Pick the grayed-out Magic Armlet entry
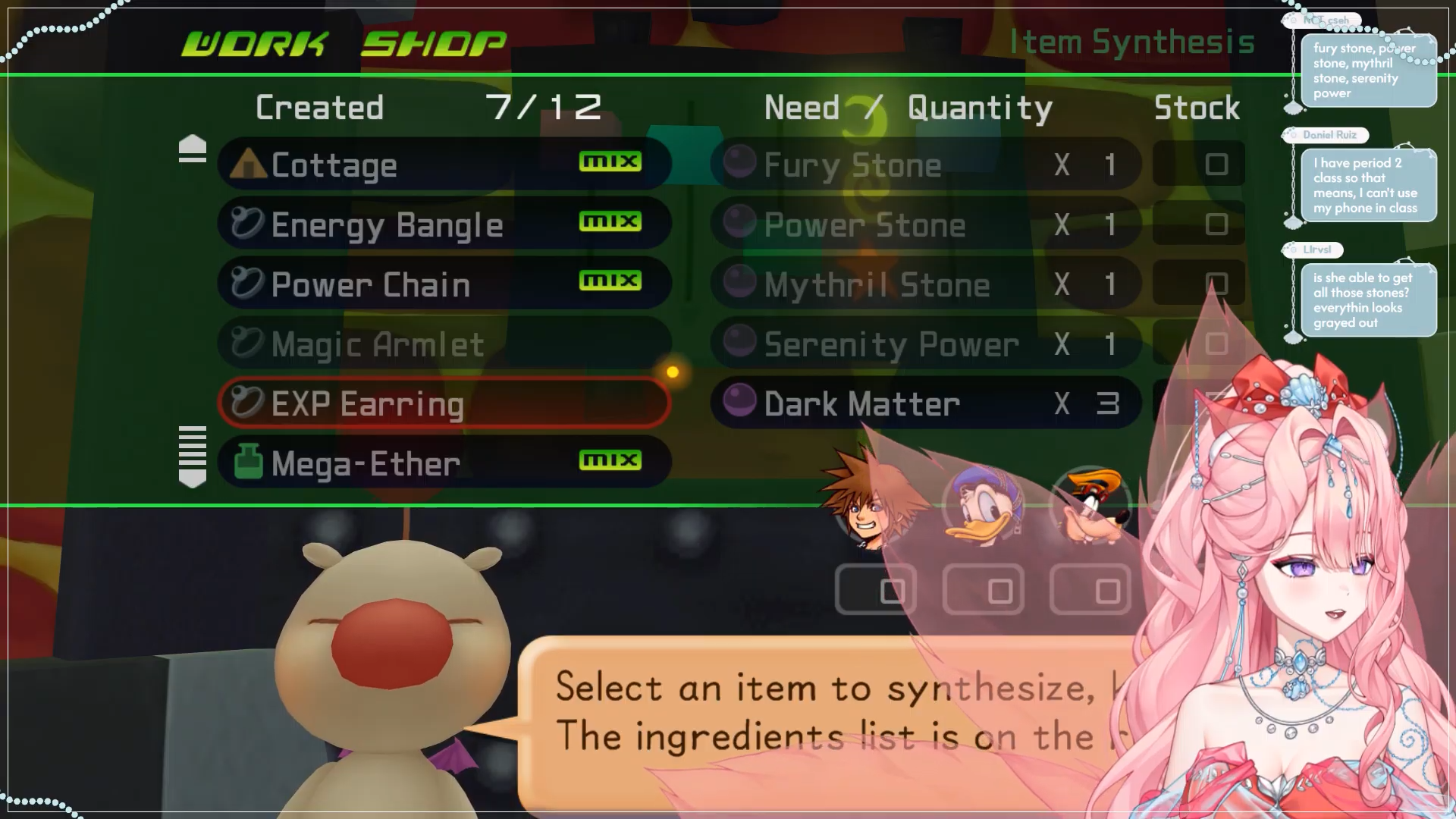This screenshot has height=819, width=1456. coord(444,344)
